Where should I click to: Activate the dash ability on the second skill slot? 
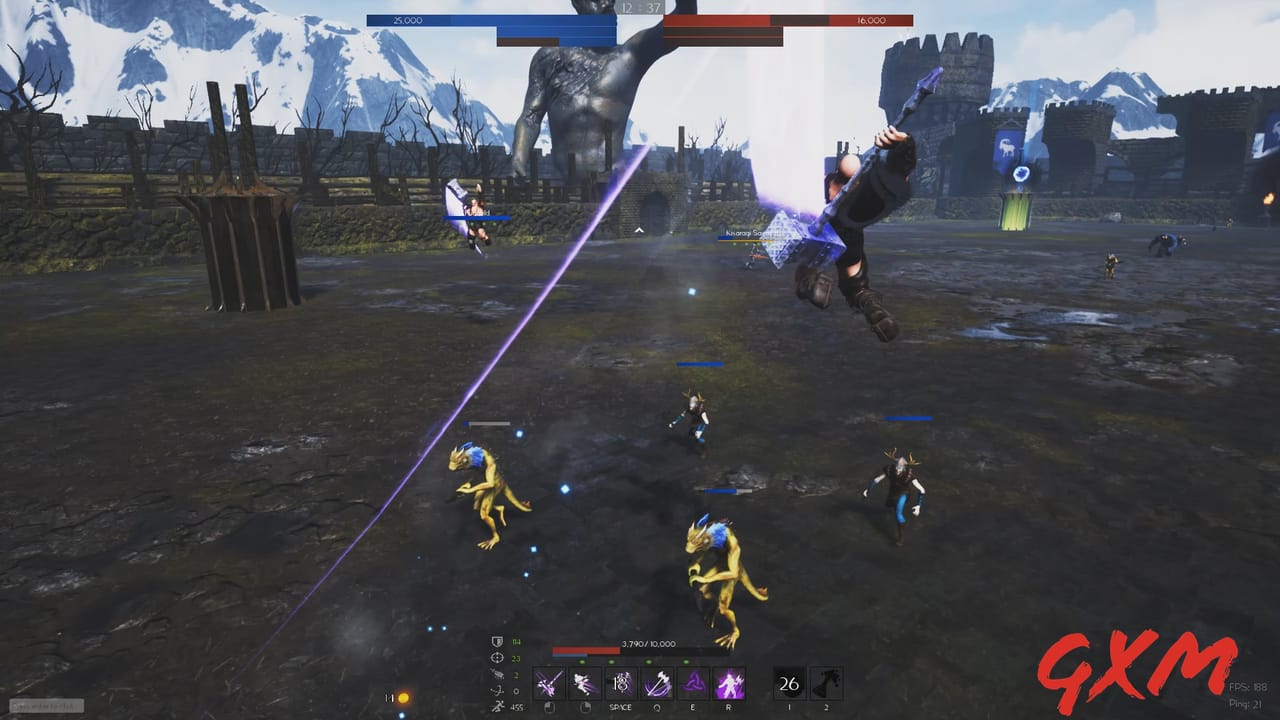tap(584, 682)
